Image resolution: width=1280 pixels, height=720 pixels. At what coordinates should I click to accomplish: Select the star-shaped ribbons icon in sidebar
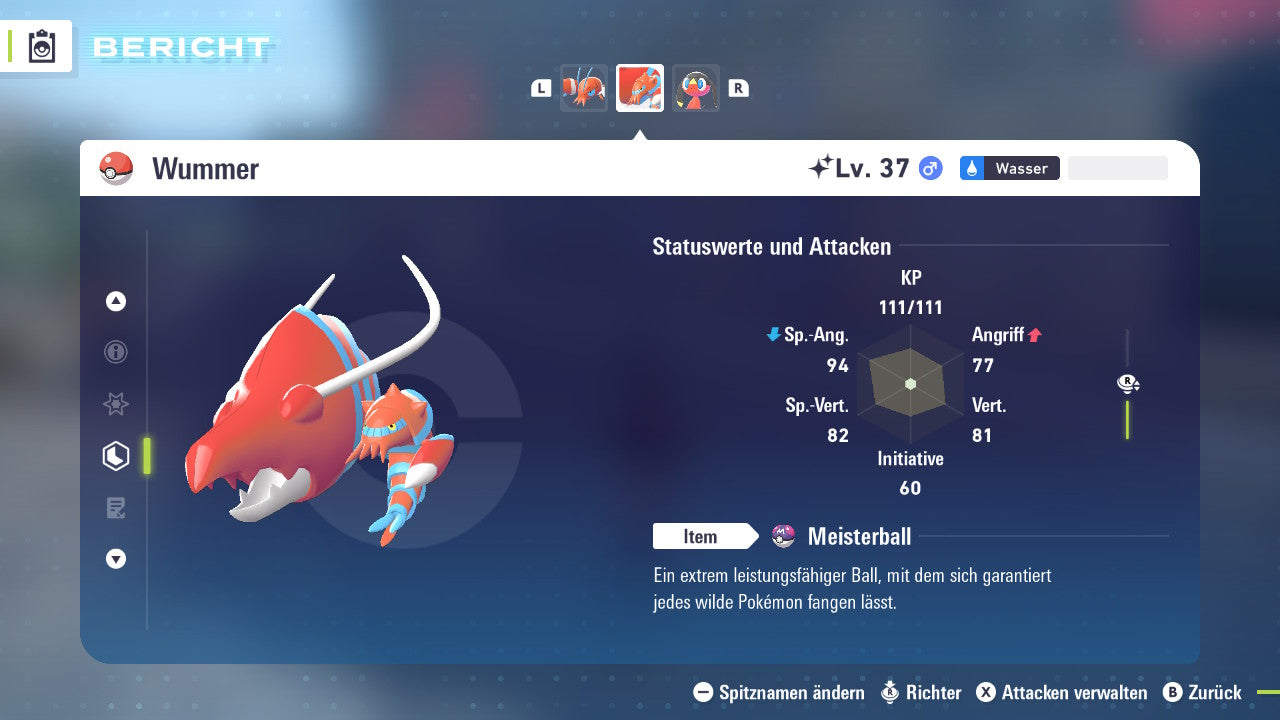115,404
